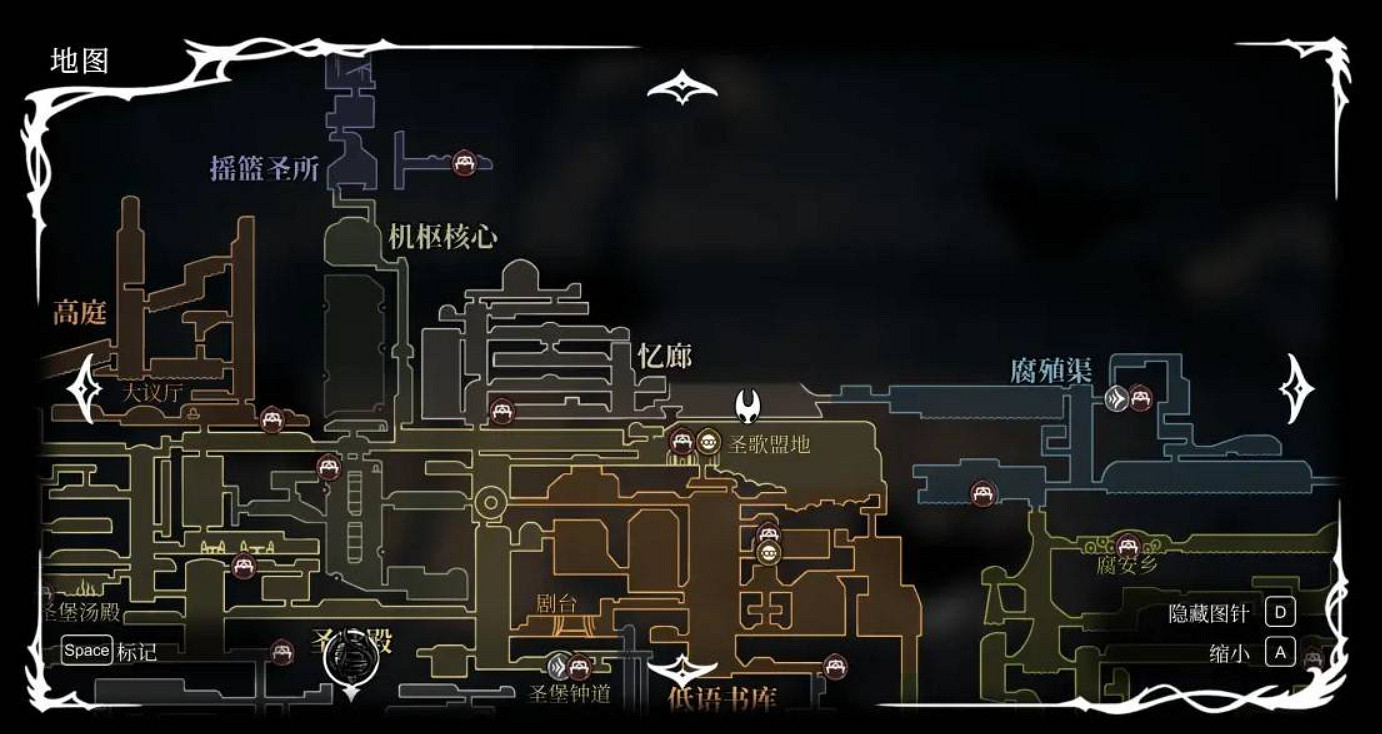Click the bench icon at 圣歌盟地
1382x734 pixels.
coord(684,439)
